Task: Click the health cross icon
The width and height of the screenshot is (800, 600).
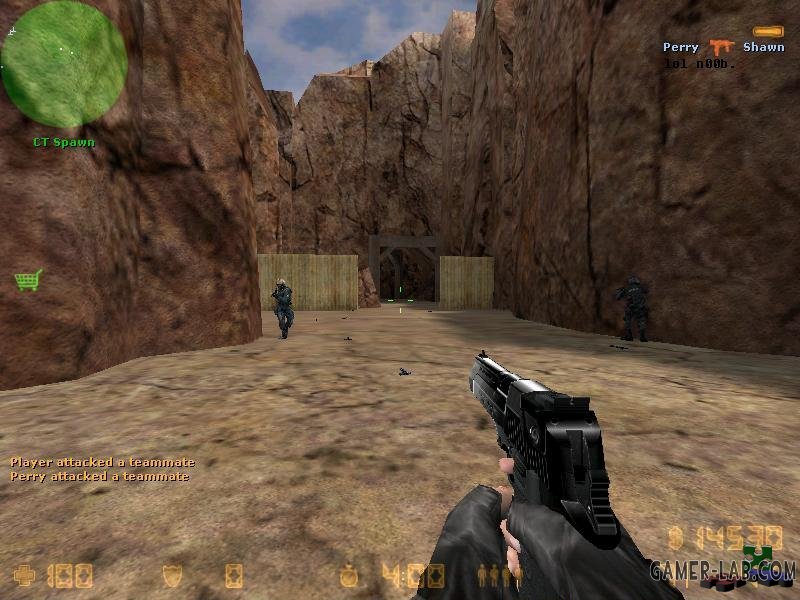Action: pyautogui.click(x=23, y=575)
